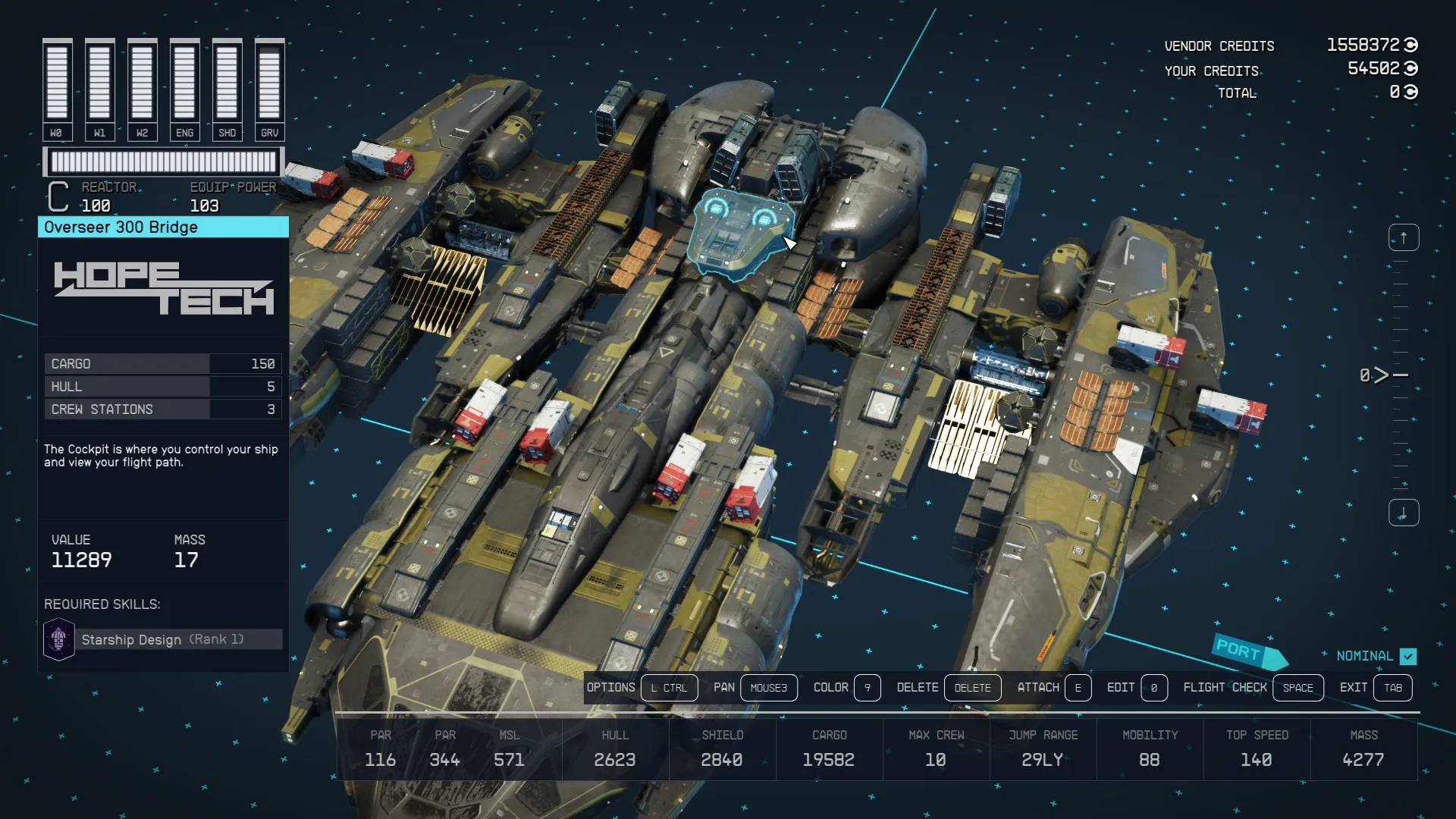
Task: Delete the selected ship module
Action: point(972,688)
